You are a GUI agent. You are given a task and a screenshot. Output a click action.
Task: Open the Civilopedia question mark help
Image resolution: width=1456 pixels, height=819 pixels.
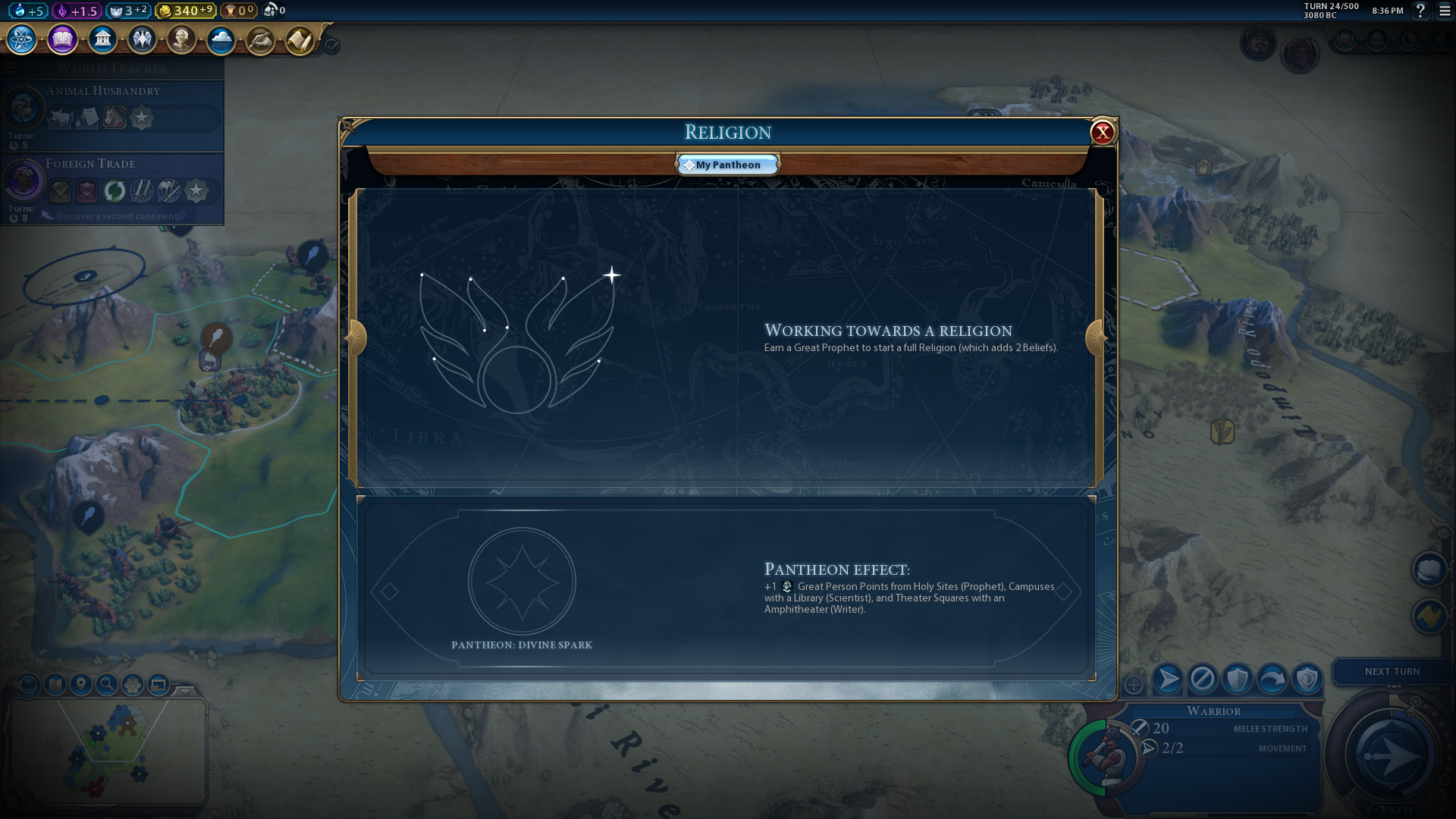[x=1421, y=11]
